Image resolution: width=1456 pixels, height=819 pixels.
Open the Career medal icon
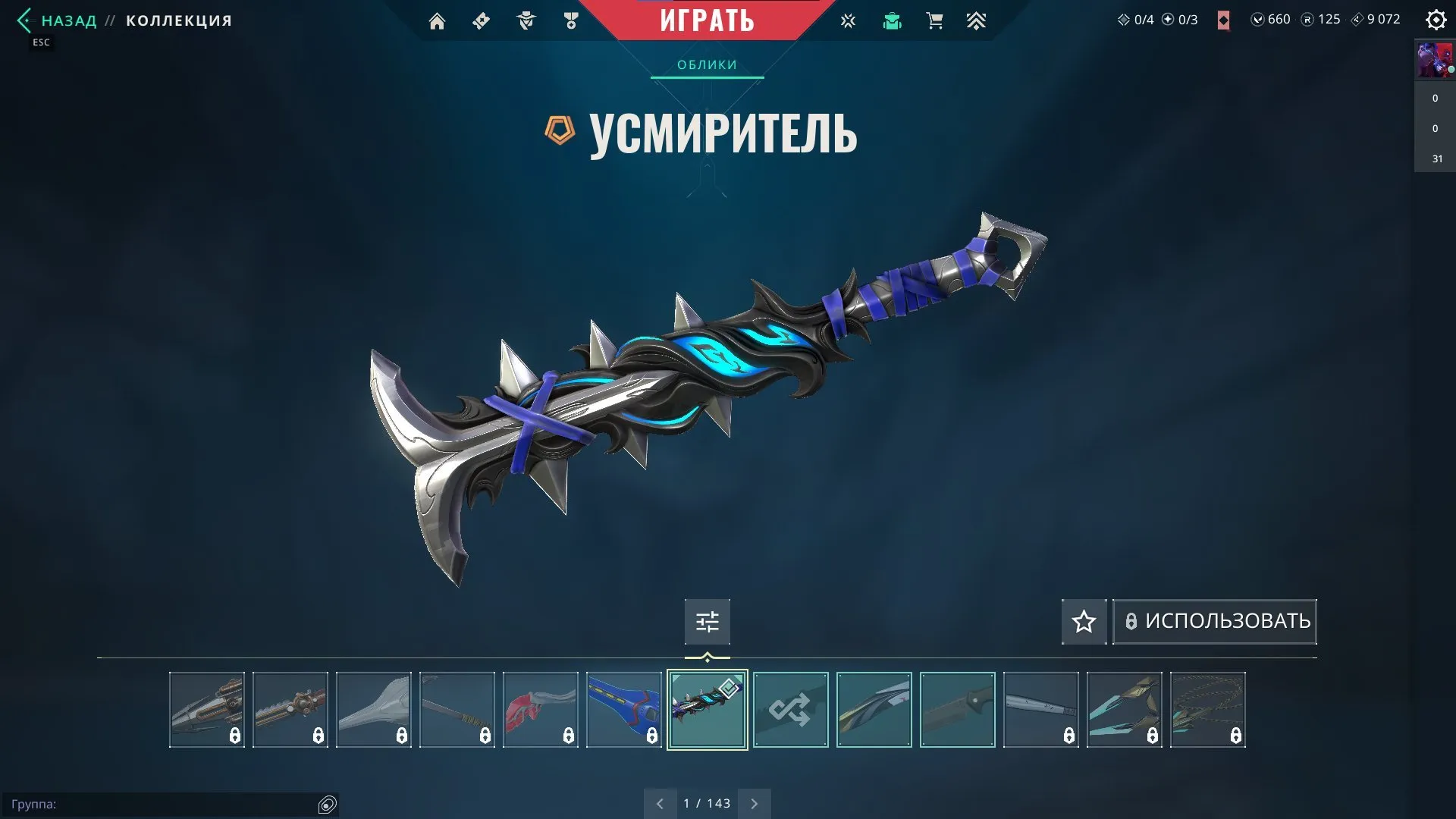point(571,20)
